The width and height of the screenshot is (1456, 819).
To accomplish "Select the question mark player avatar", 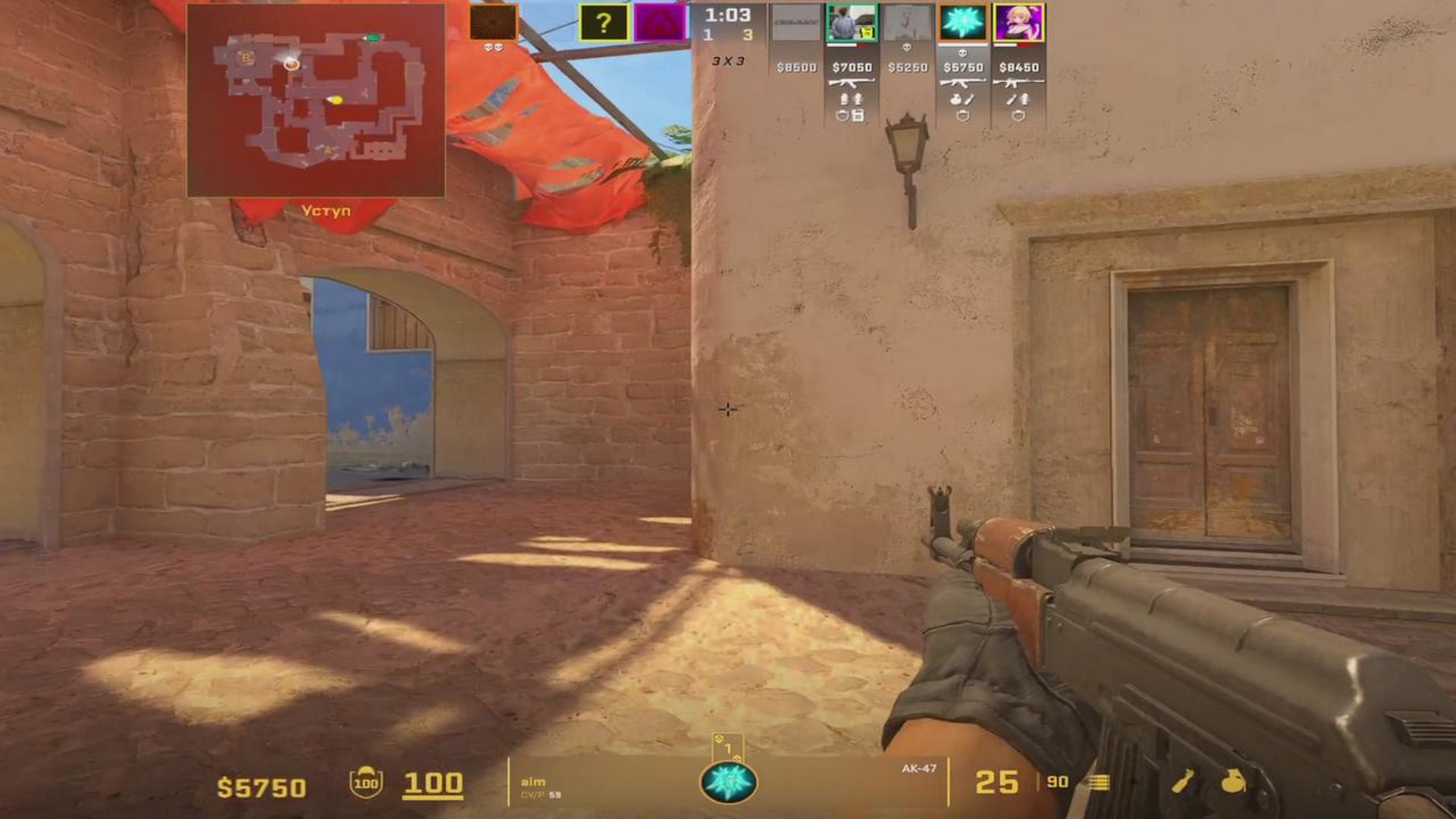I will coord(604,23).
